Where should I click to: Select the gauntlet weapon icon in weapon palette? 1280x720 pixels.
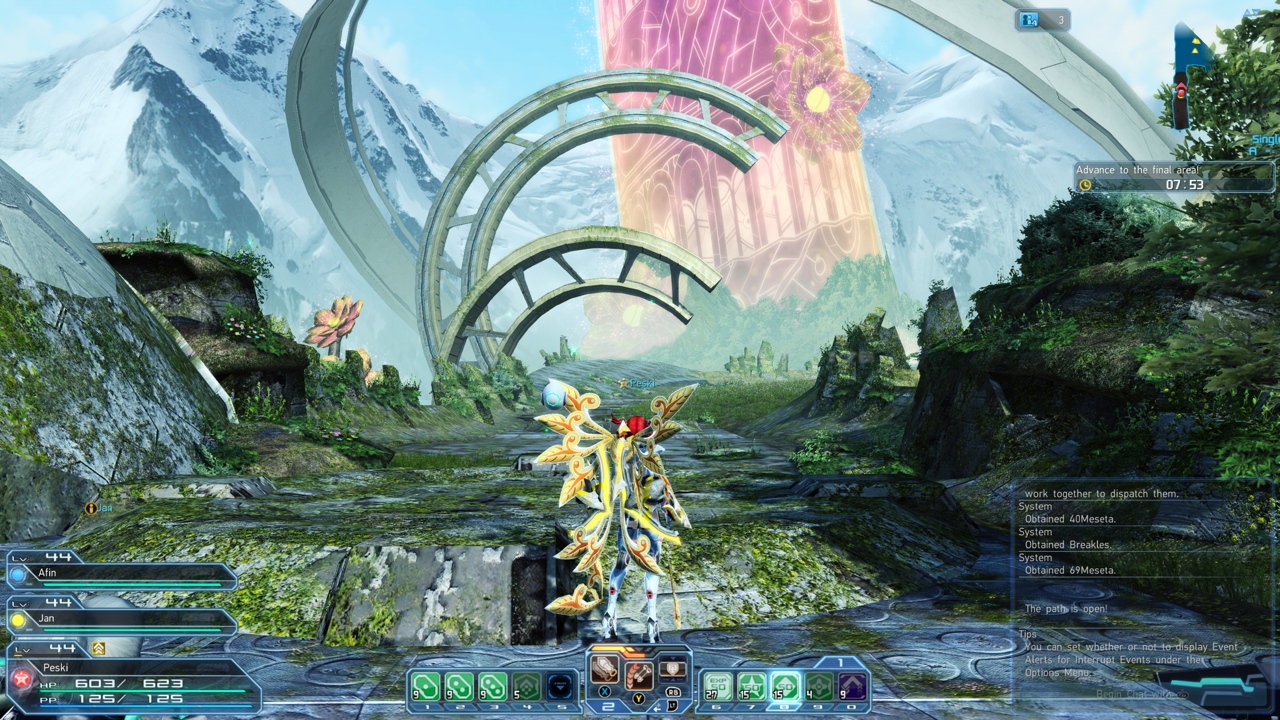604,669
